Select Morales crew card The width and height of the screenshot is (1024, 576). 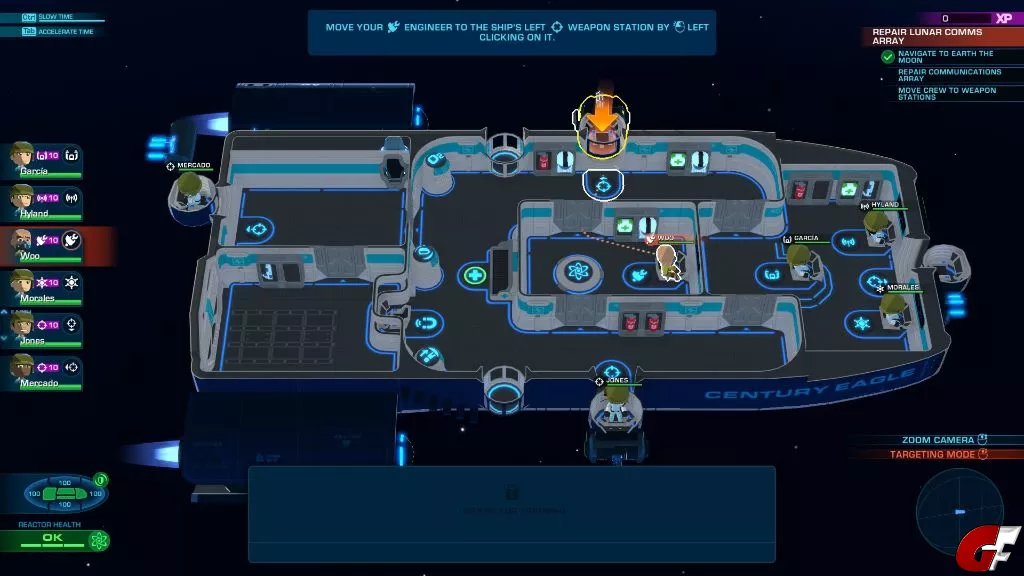(22, 283)
